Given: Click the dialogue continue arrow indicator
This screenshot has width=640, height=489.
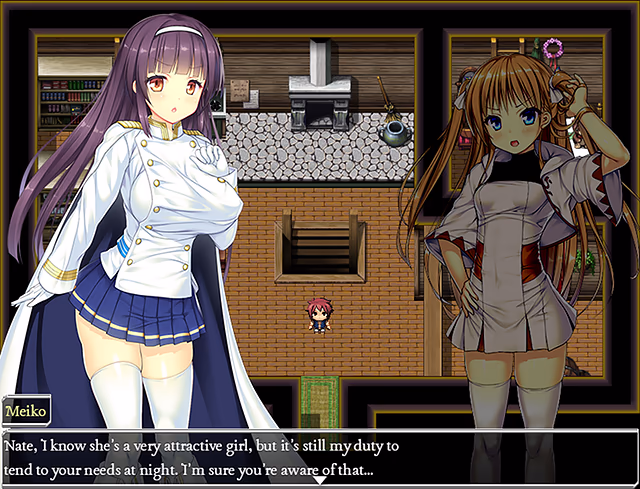Looking at the screenshot, I should pyautogui.click(x=319, y=481).
